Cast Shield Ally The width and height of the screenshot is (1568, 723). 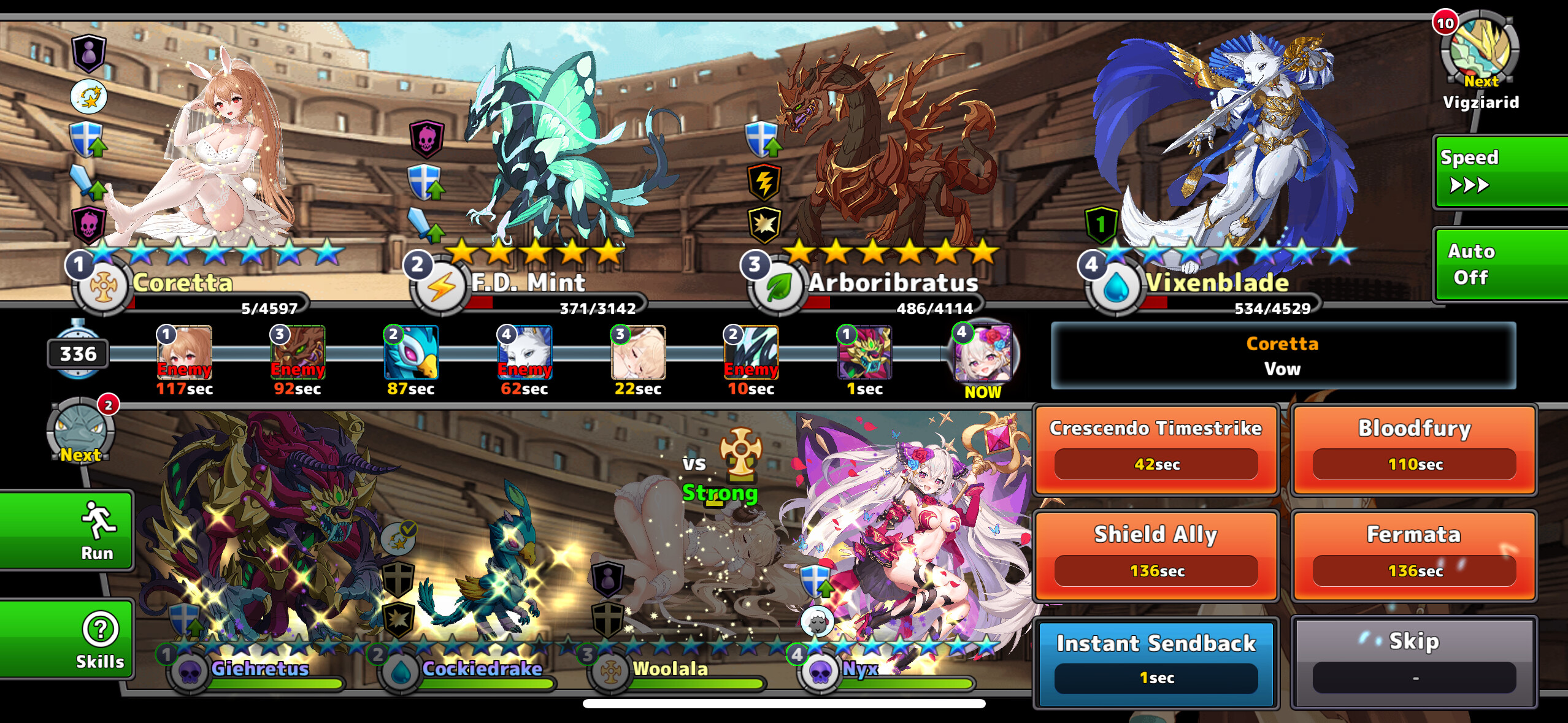[x=1156, y=556]
